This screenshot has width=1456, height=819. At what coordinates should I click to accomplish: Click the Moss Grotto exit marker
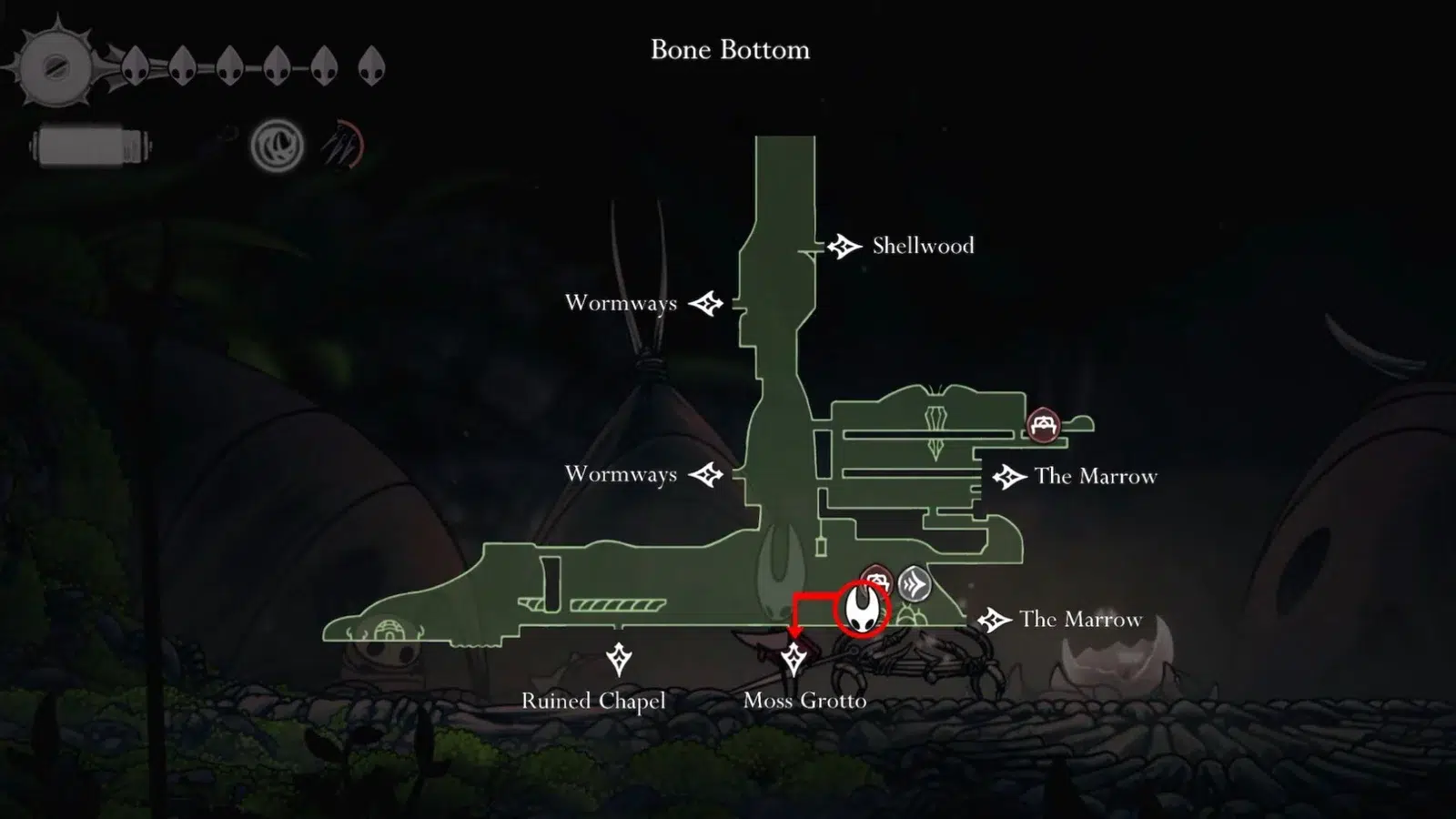pyautogui.click(x=794, y=659)
